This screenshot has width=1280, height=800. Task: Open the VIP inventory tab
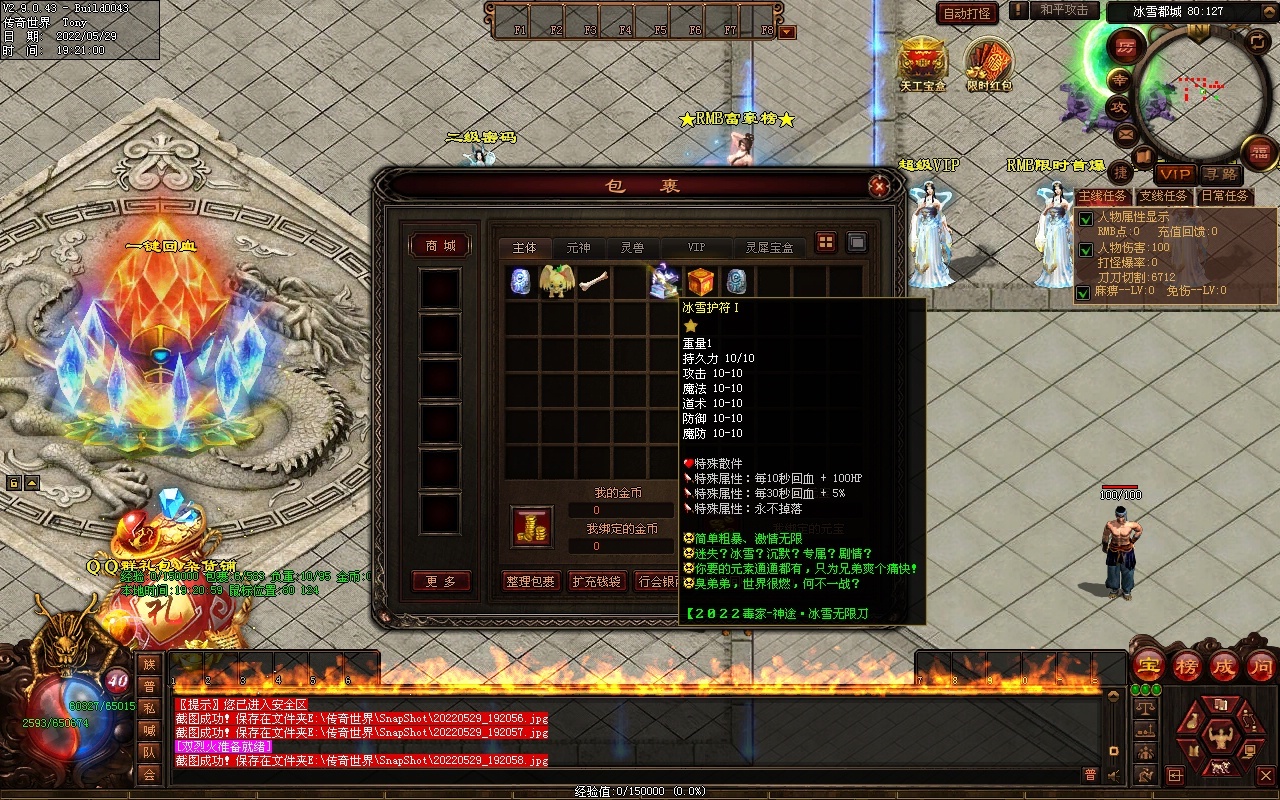[x=696, y=247]
